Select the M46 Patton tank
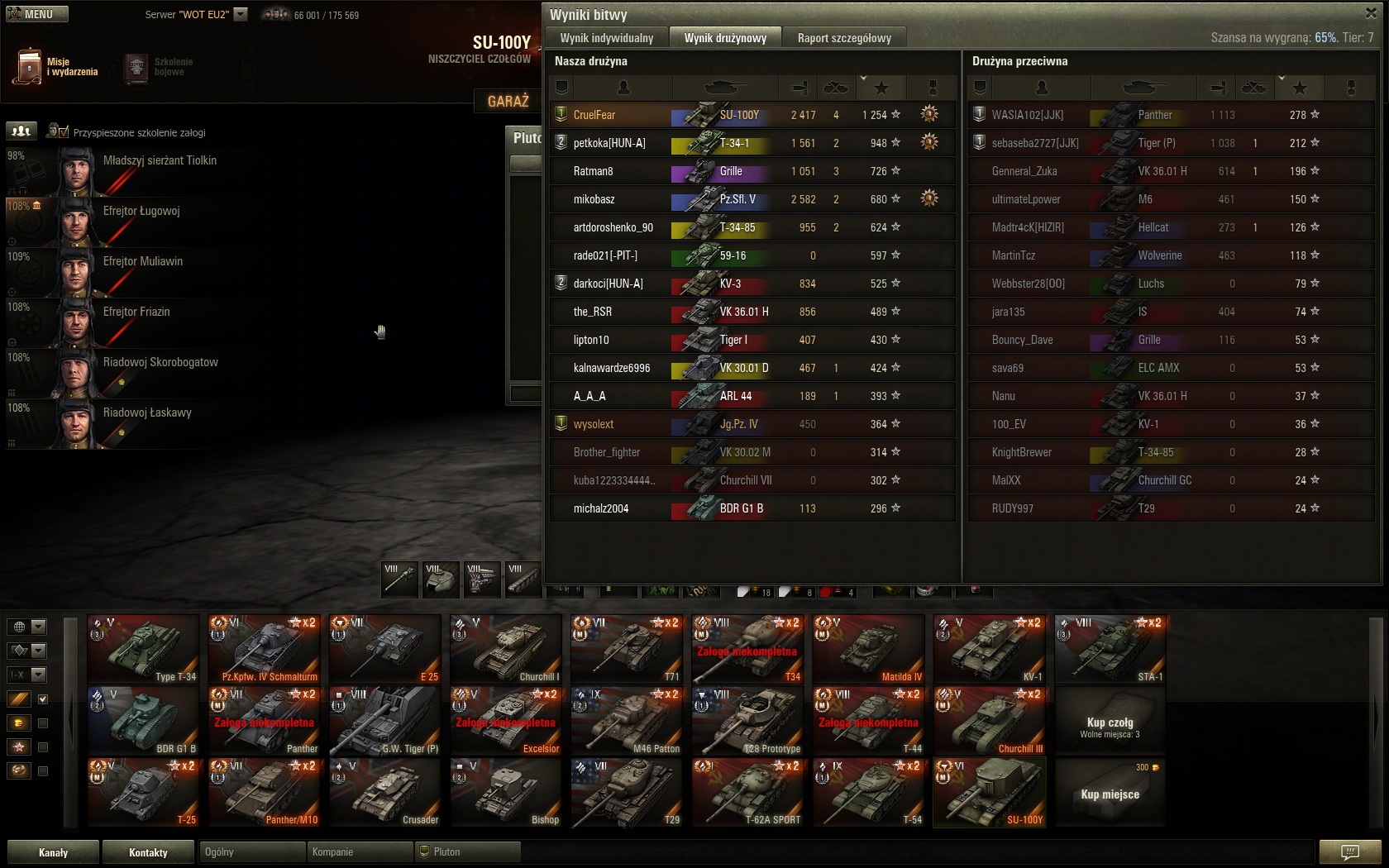This screenshot has width=1389, height=868. (626, 721)
